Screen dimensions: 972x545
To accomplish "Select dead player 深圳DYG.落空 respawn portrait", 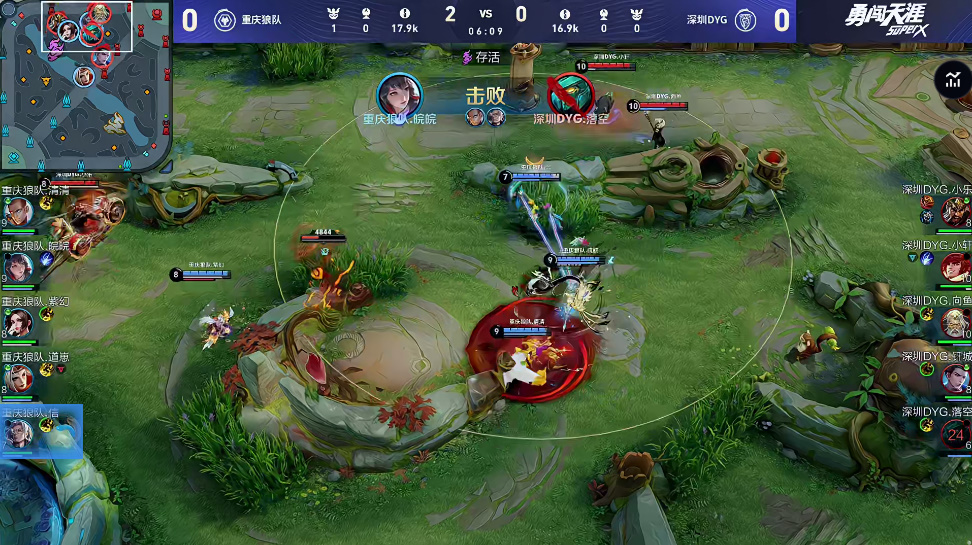I will click(955, 434).
